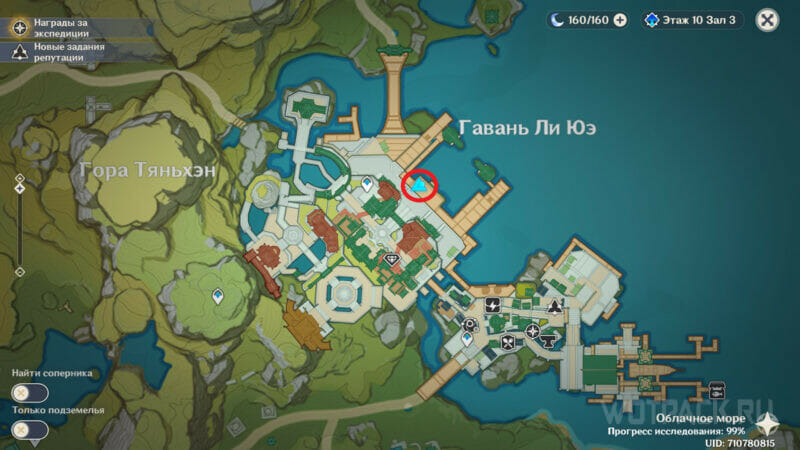Click the zoom slider's top plus end
800x450 pixels.
coord(19,177)
